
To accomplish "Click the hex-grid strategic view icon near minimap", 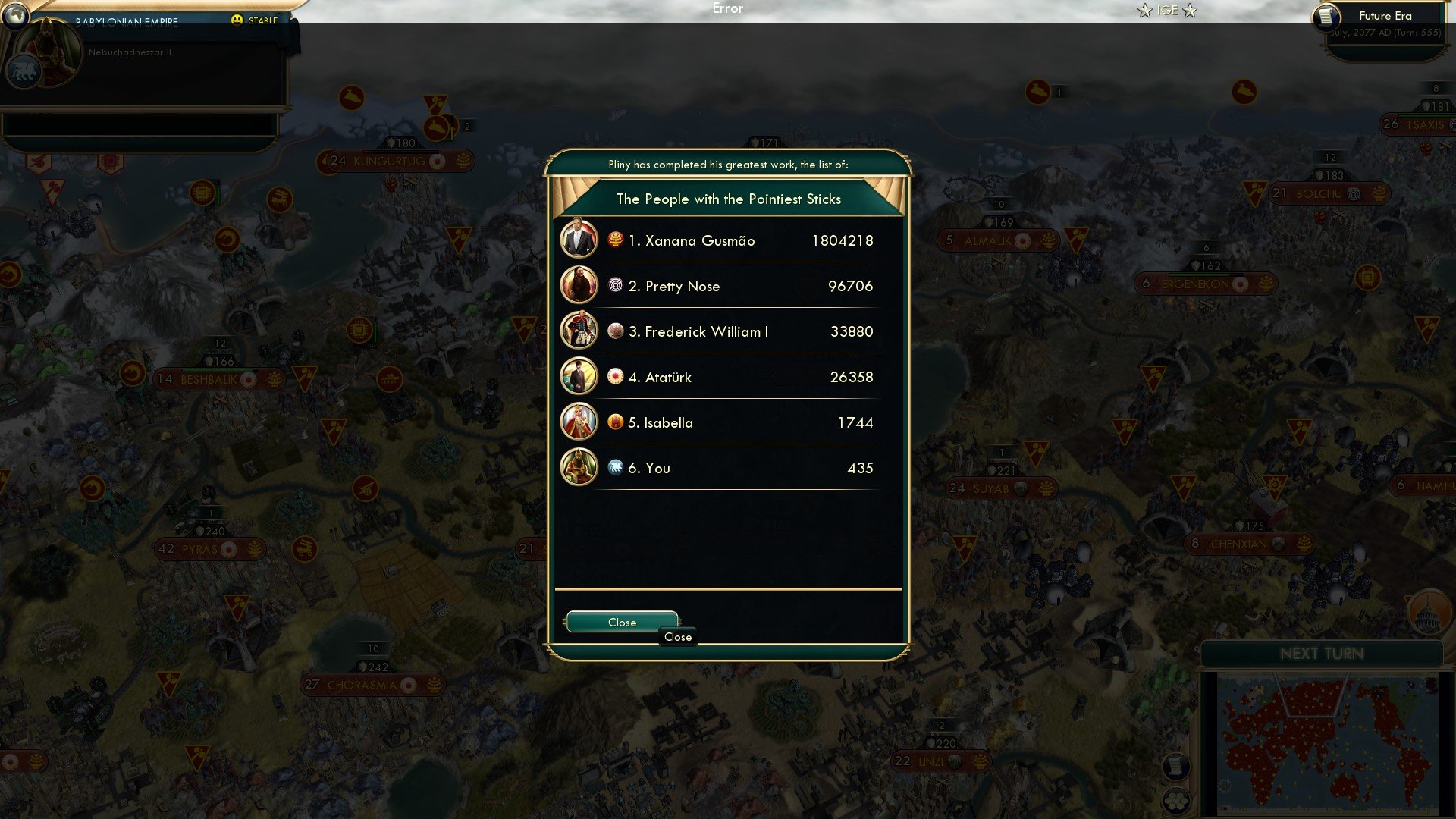I will point(1175,801).
